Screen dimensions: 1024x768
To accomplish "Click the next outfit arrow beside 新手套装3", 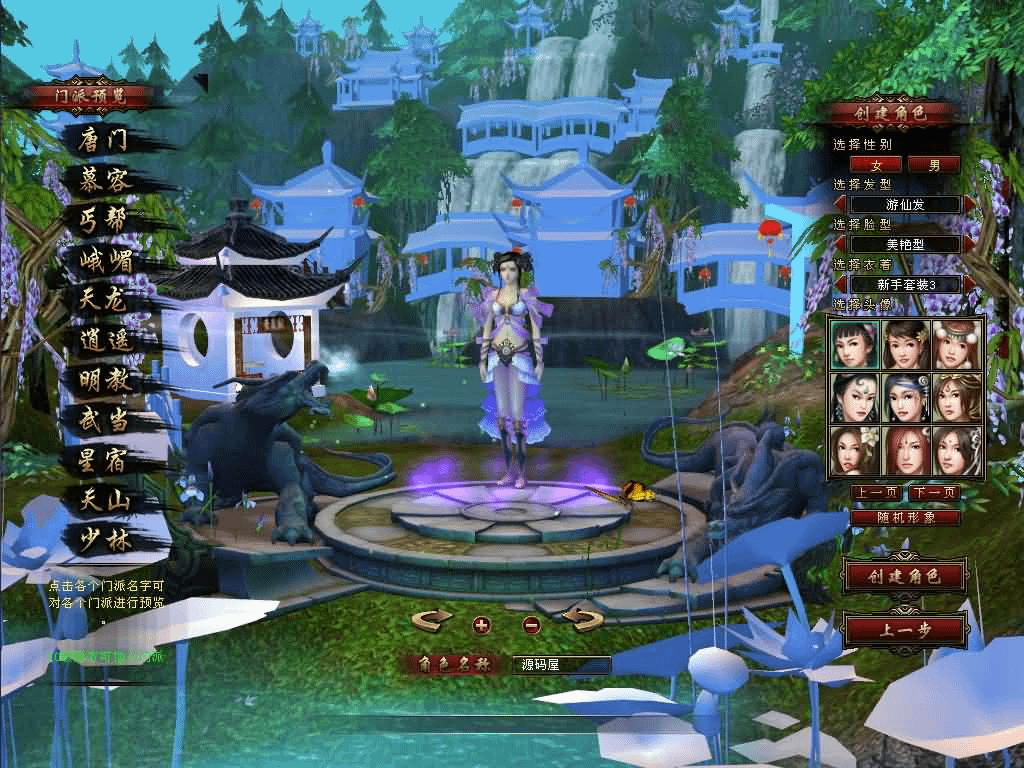I will pos(968,284).
